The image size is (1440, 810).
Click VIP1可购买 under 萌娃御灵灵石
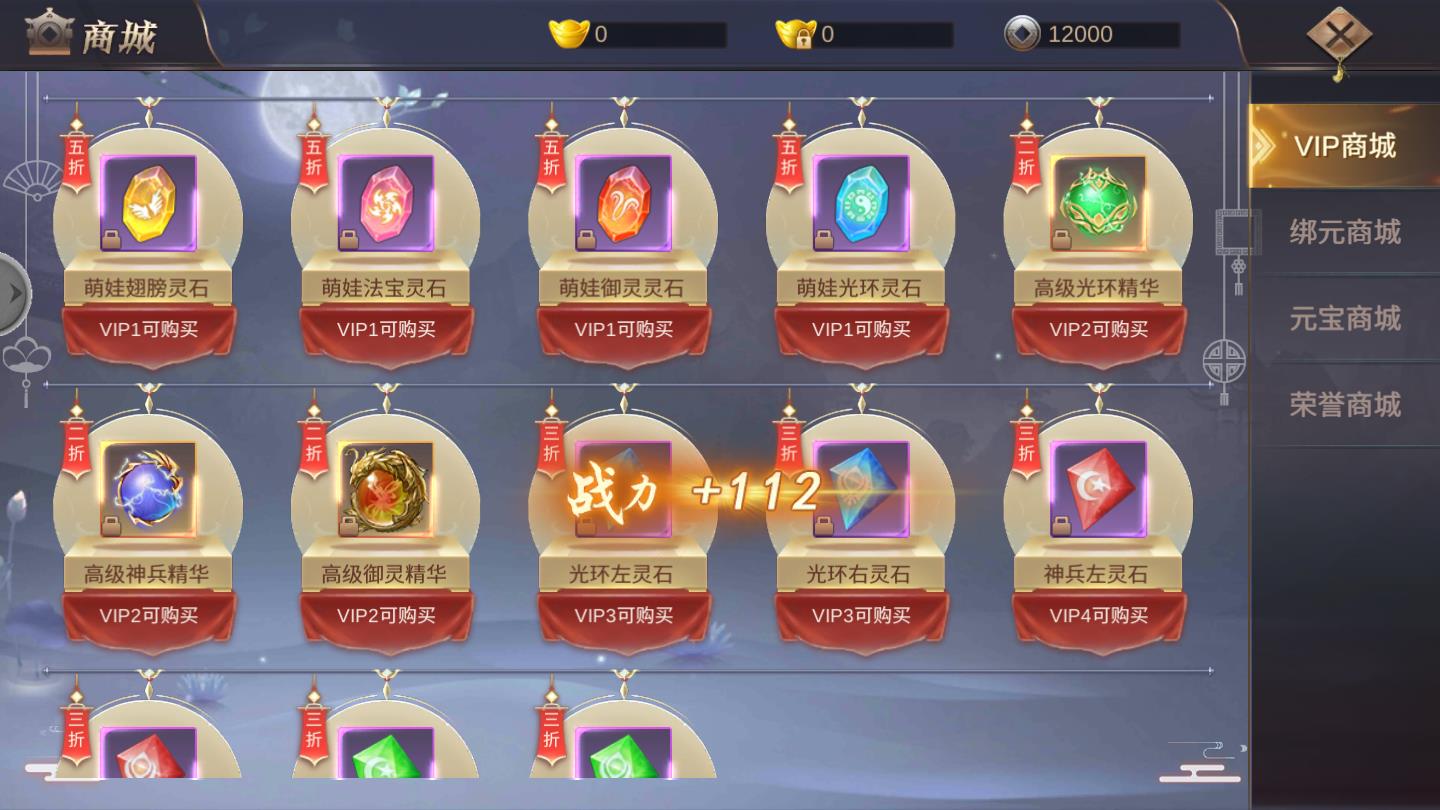tap(623, 330)
